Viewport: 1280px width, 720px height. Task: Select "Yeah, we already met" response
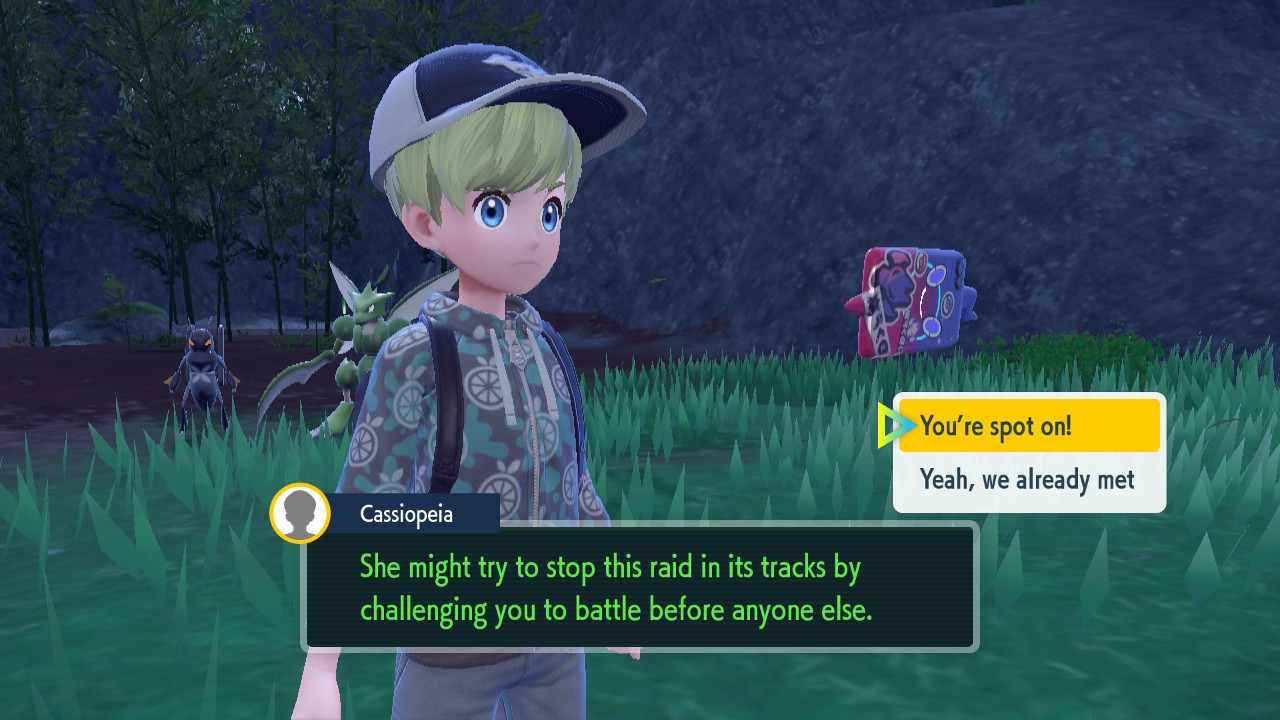[x=1028, y=480]
